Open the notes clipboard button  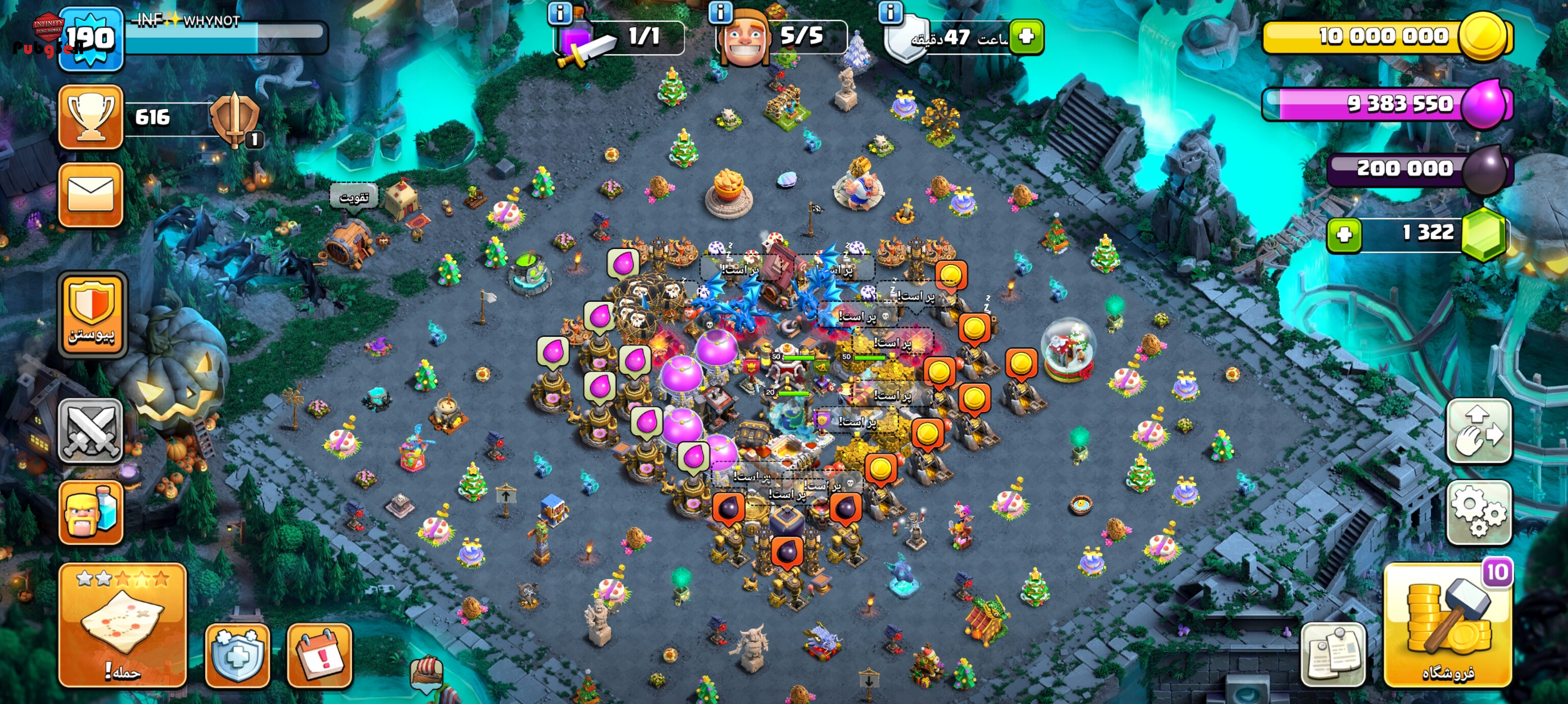1333,654
